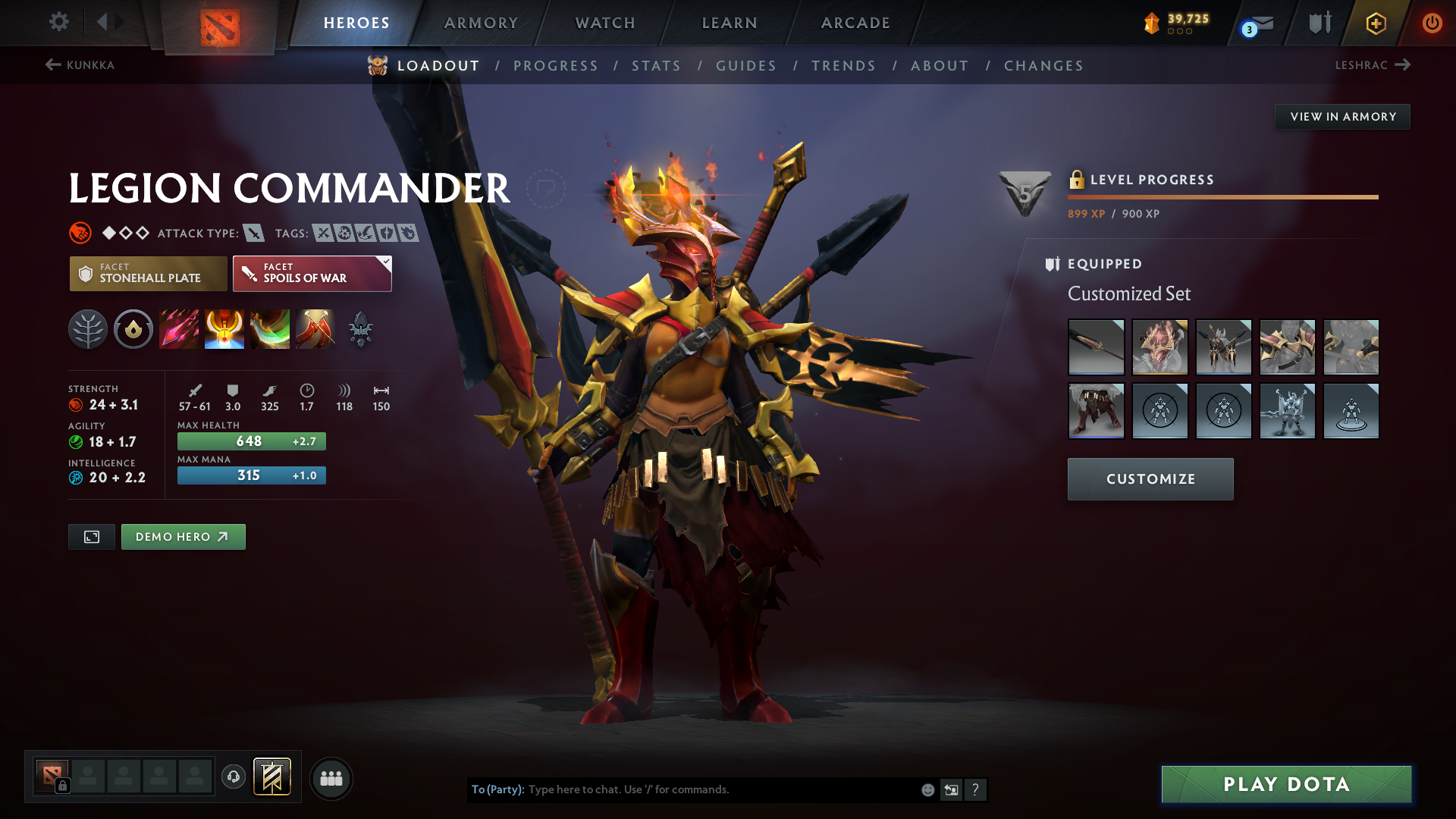Select the Duel ultimate ability icon

click(315, 329)
